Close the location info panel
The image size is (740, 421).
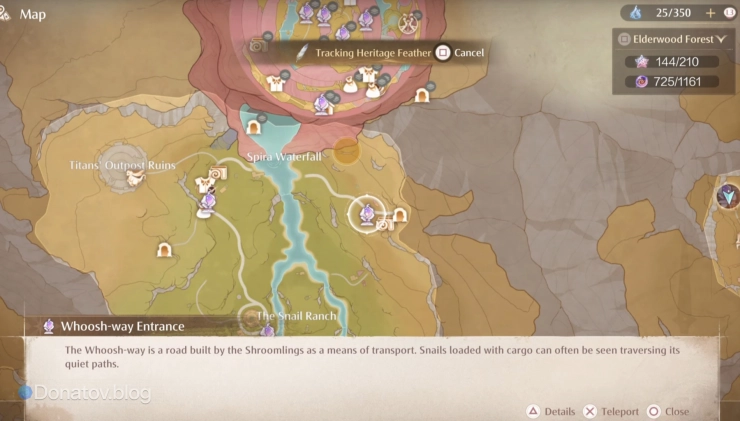point(669,411)
